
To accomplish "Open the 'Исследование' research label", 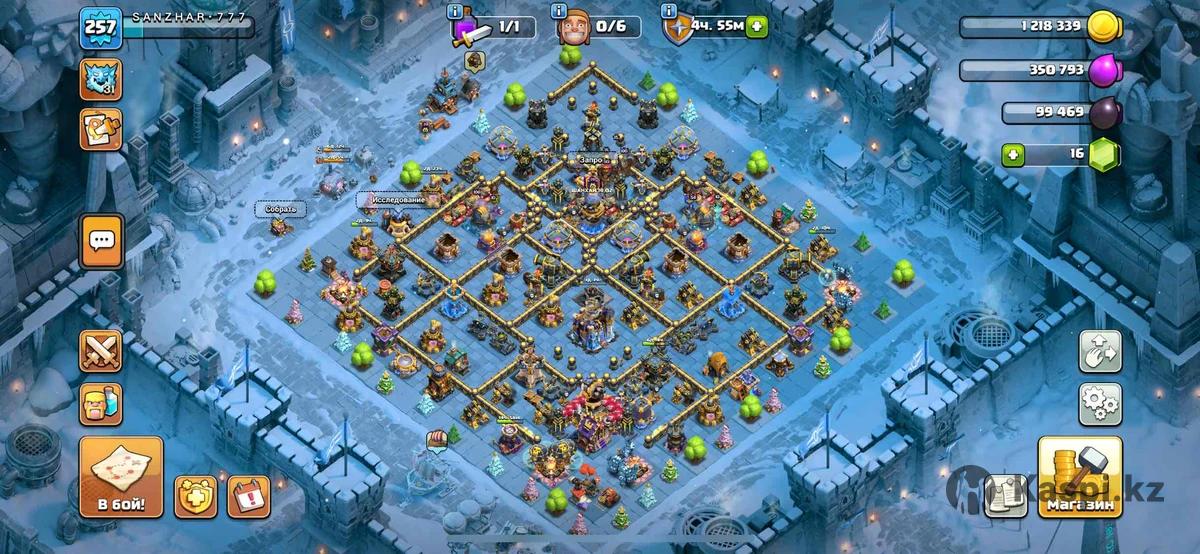I will [399, 200].
